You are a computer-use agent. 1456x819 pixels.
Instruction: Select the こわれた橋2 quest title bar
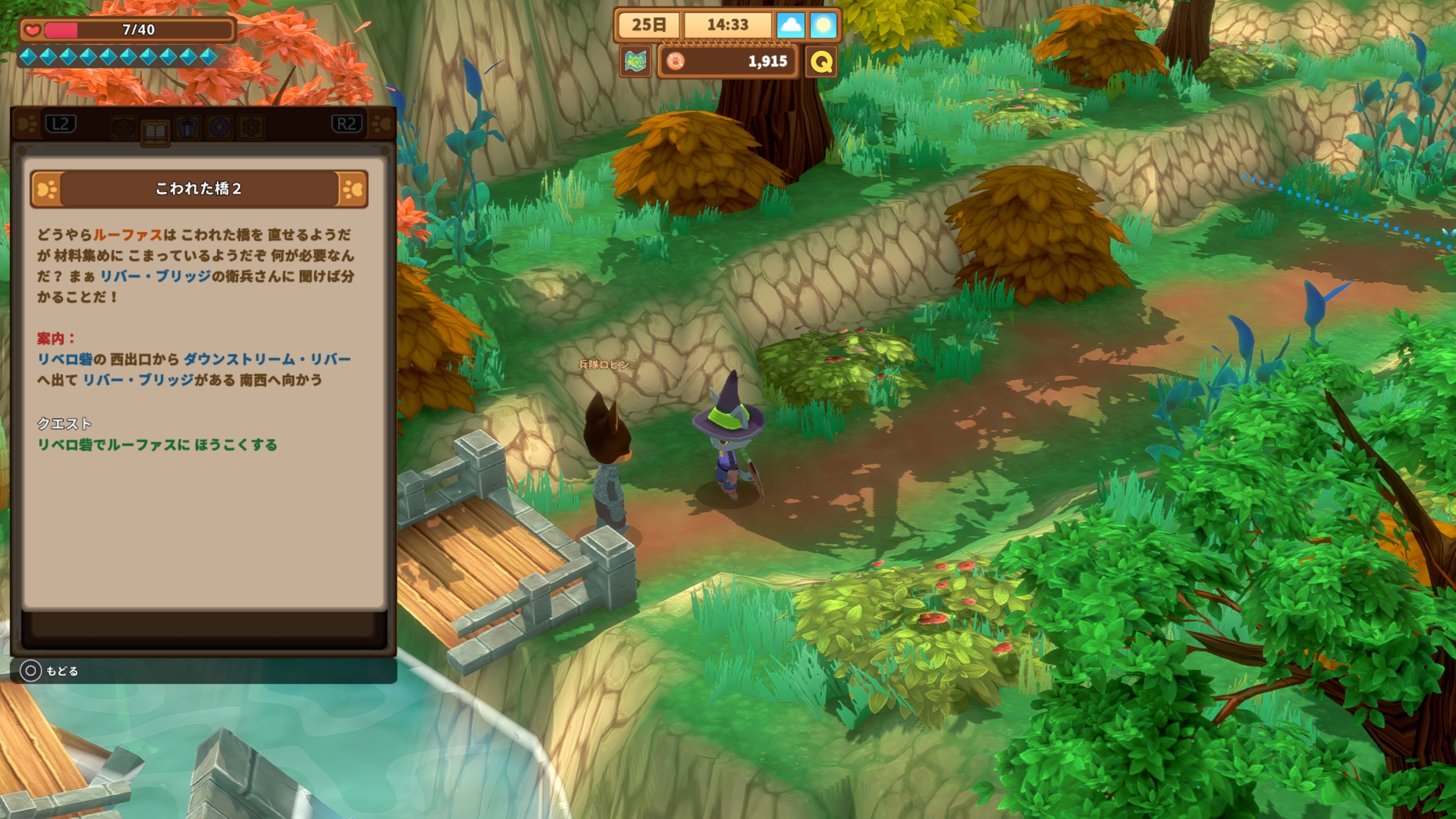coord(198,189)
